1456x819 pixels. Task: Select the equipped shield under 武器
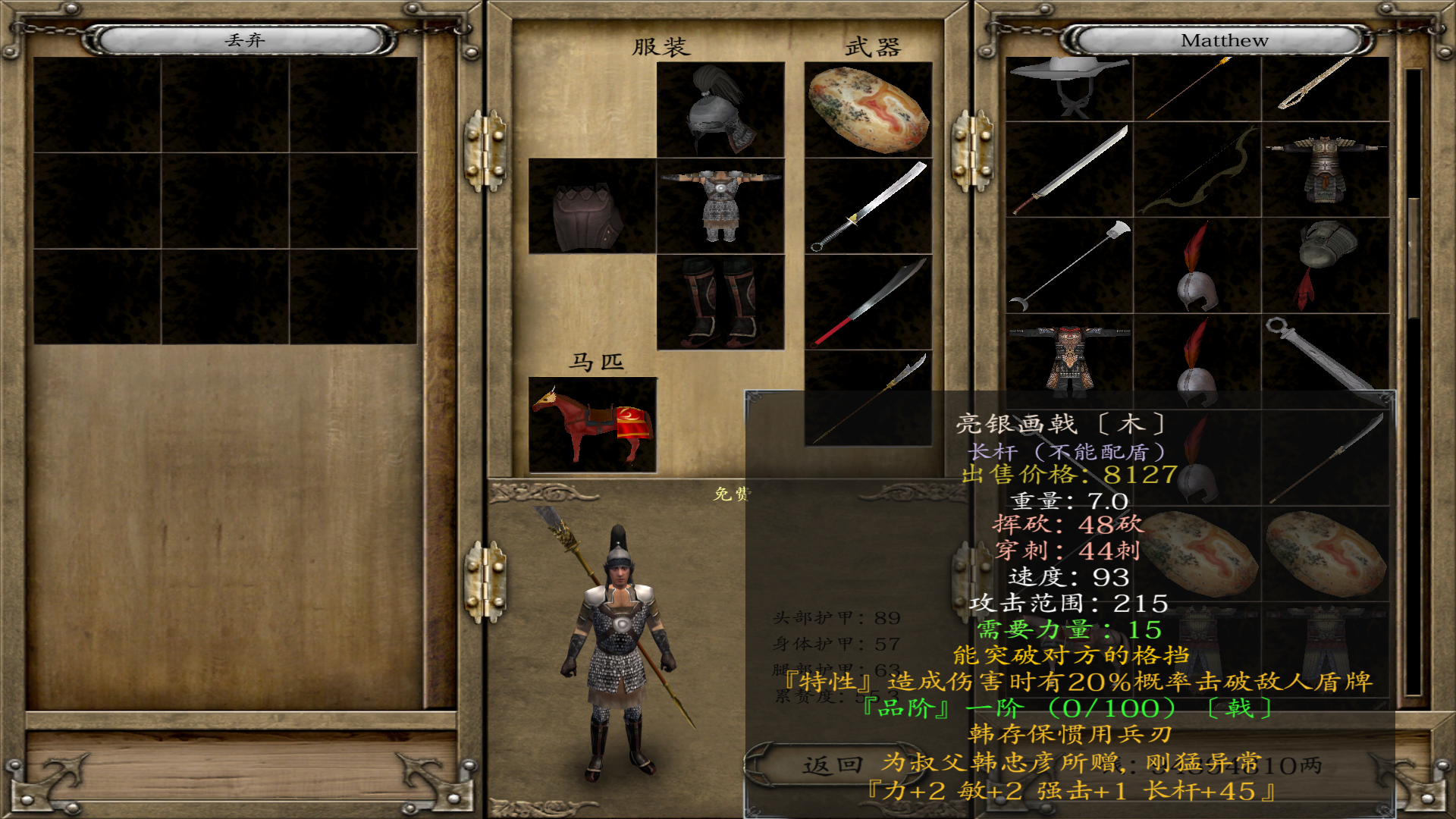(868, 110)
